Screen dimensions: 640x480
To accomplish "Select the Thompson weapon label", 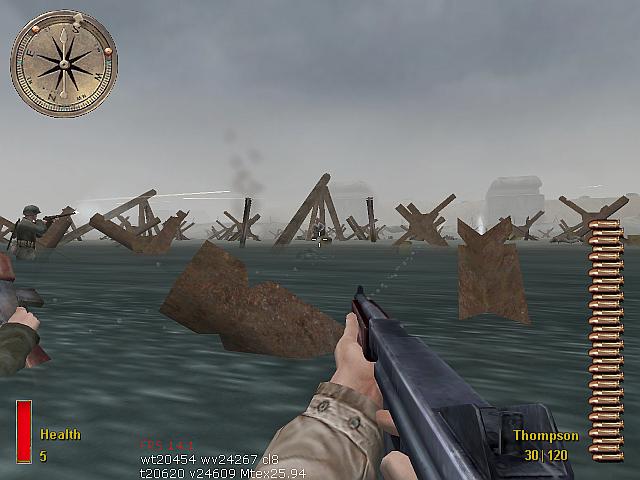I will 545,436.
